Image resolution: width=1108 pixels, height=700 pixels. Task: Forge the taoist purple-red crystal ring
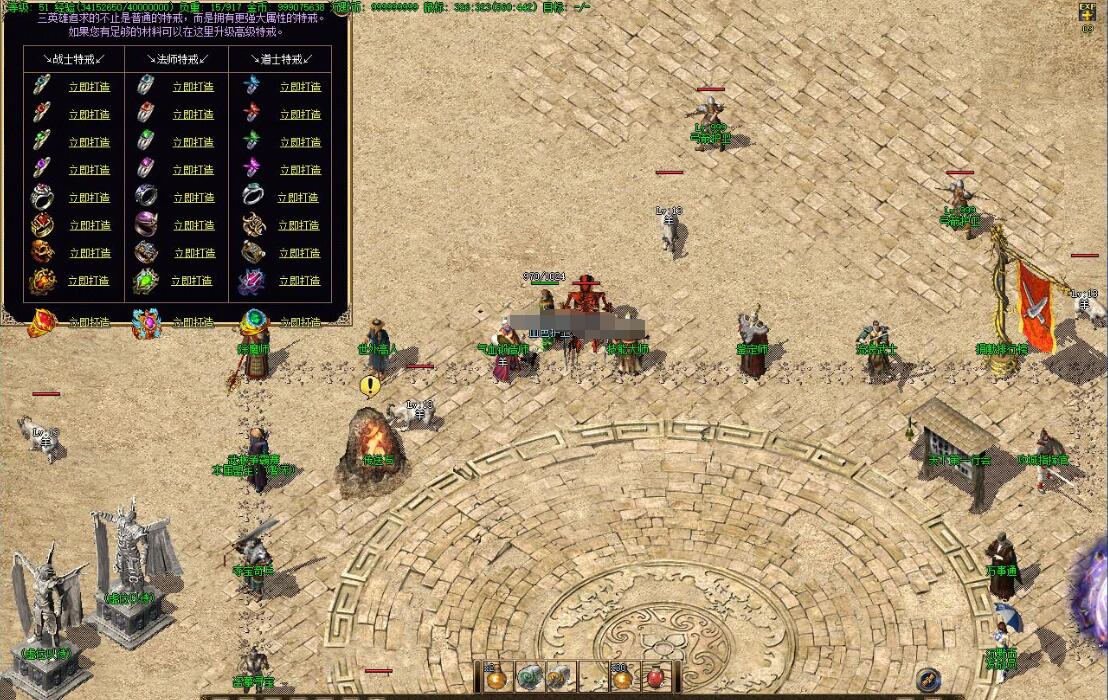tap(299, 281)
